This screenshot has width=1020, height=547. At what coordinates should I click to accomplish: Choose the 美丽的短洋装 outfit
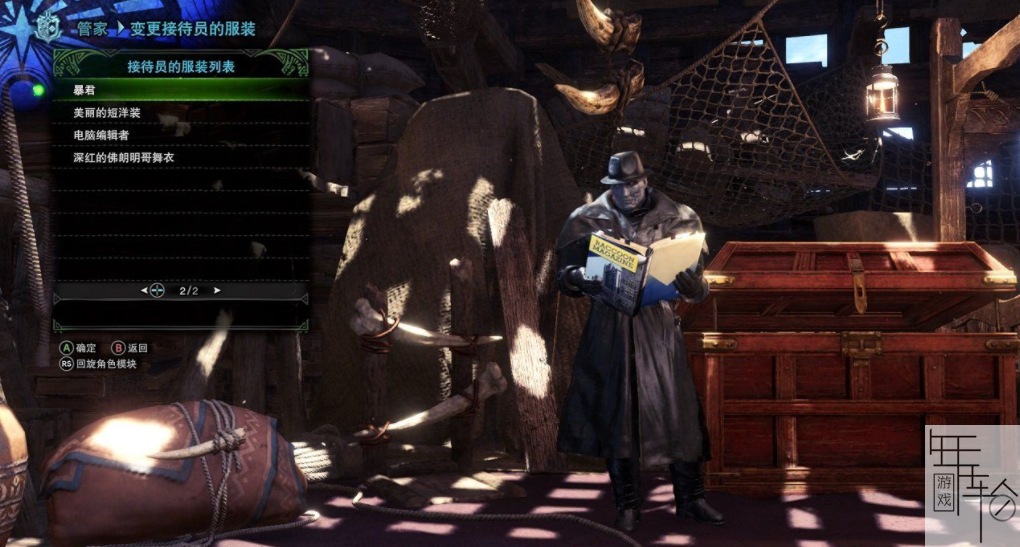pyautogui.click(x=180, y=112)
